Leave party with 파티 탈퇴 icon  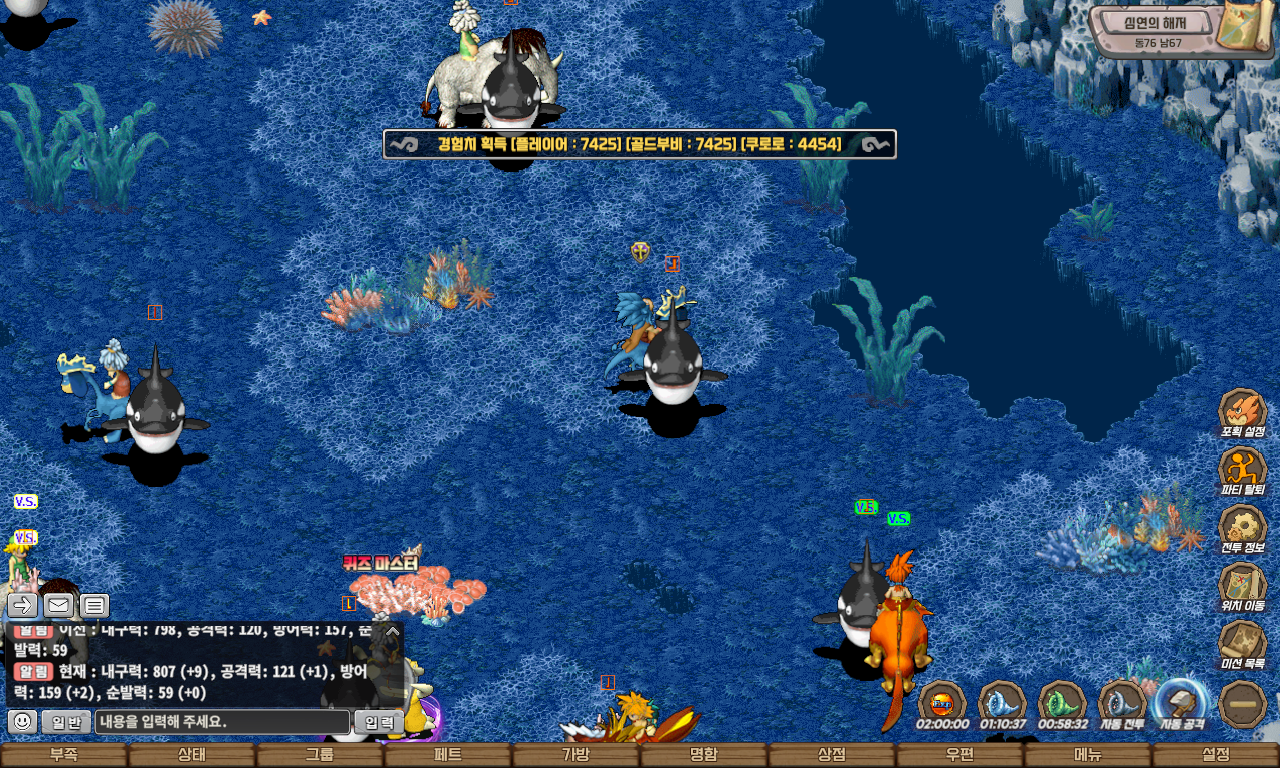(x=1242, y=470)
